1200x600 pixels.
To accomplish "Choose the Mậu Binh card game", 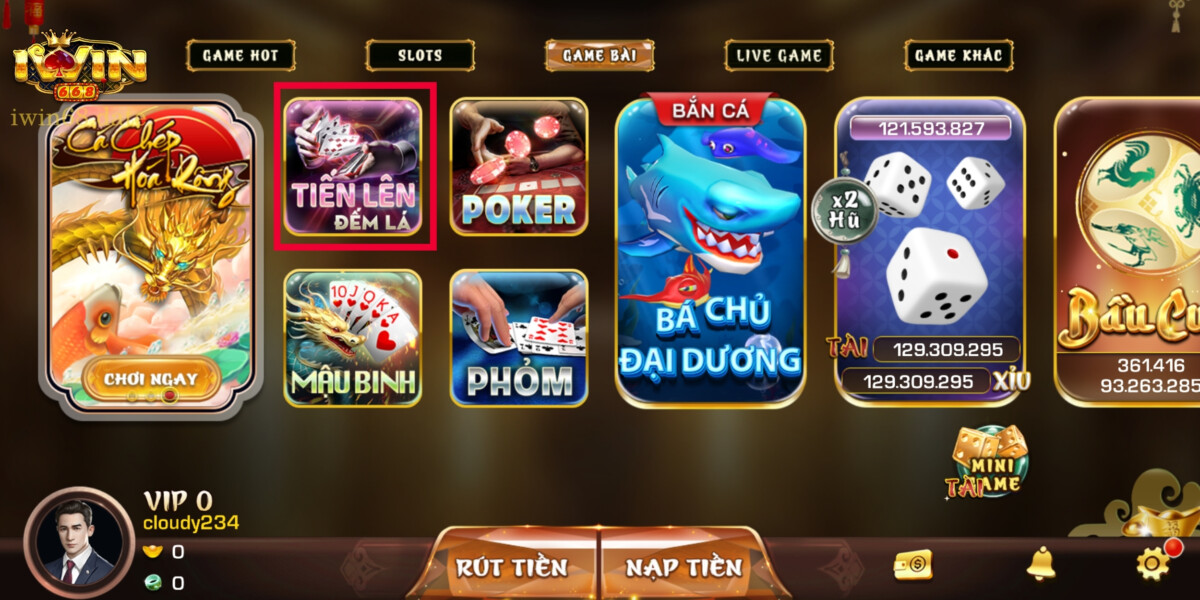I will (353, 338).
